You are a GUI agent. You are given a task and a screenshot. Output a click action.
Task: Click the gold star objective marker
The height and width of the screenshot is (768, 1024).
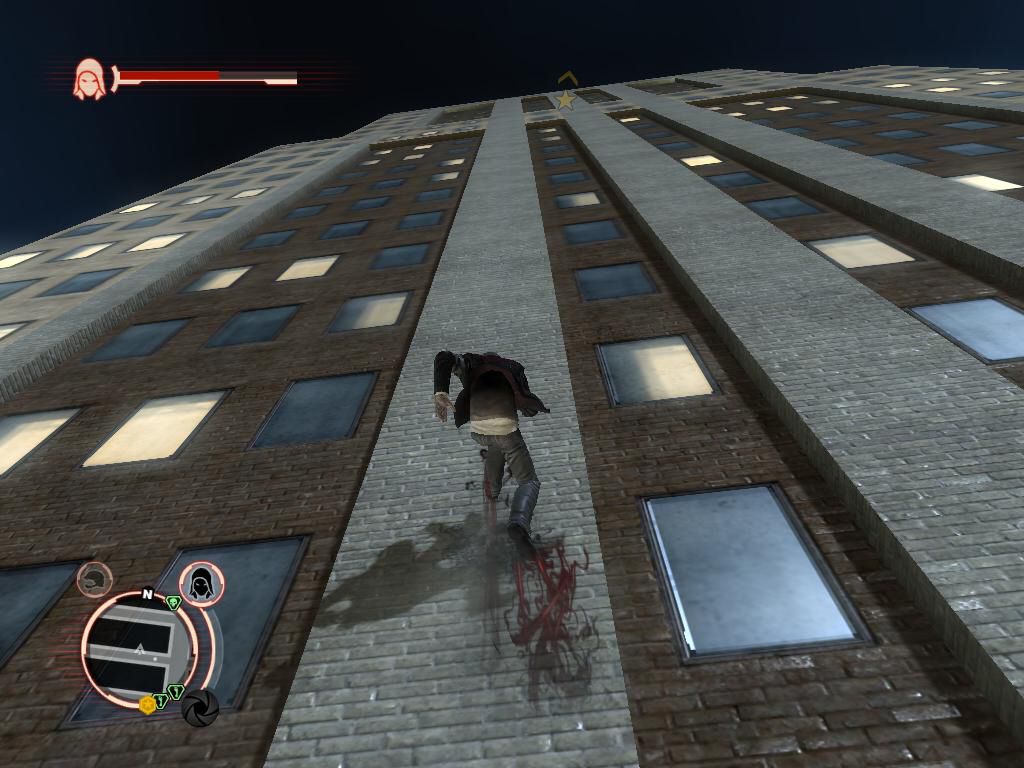coord(566,99)
